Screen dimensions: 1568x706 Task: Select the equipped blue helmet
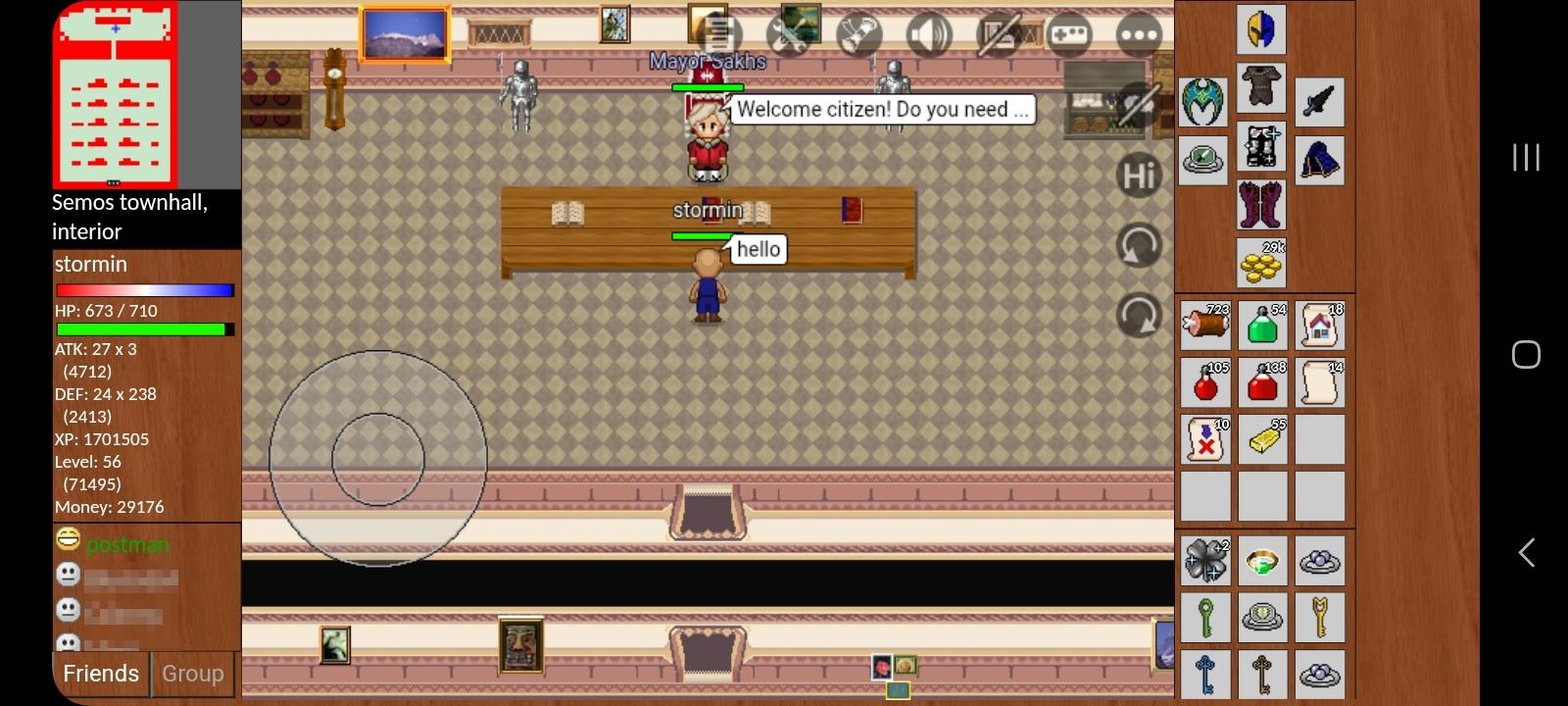[1261, 29]
